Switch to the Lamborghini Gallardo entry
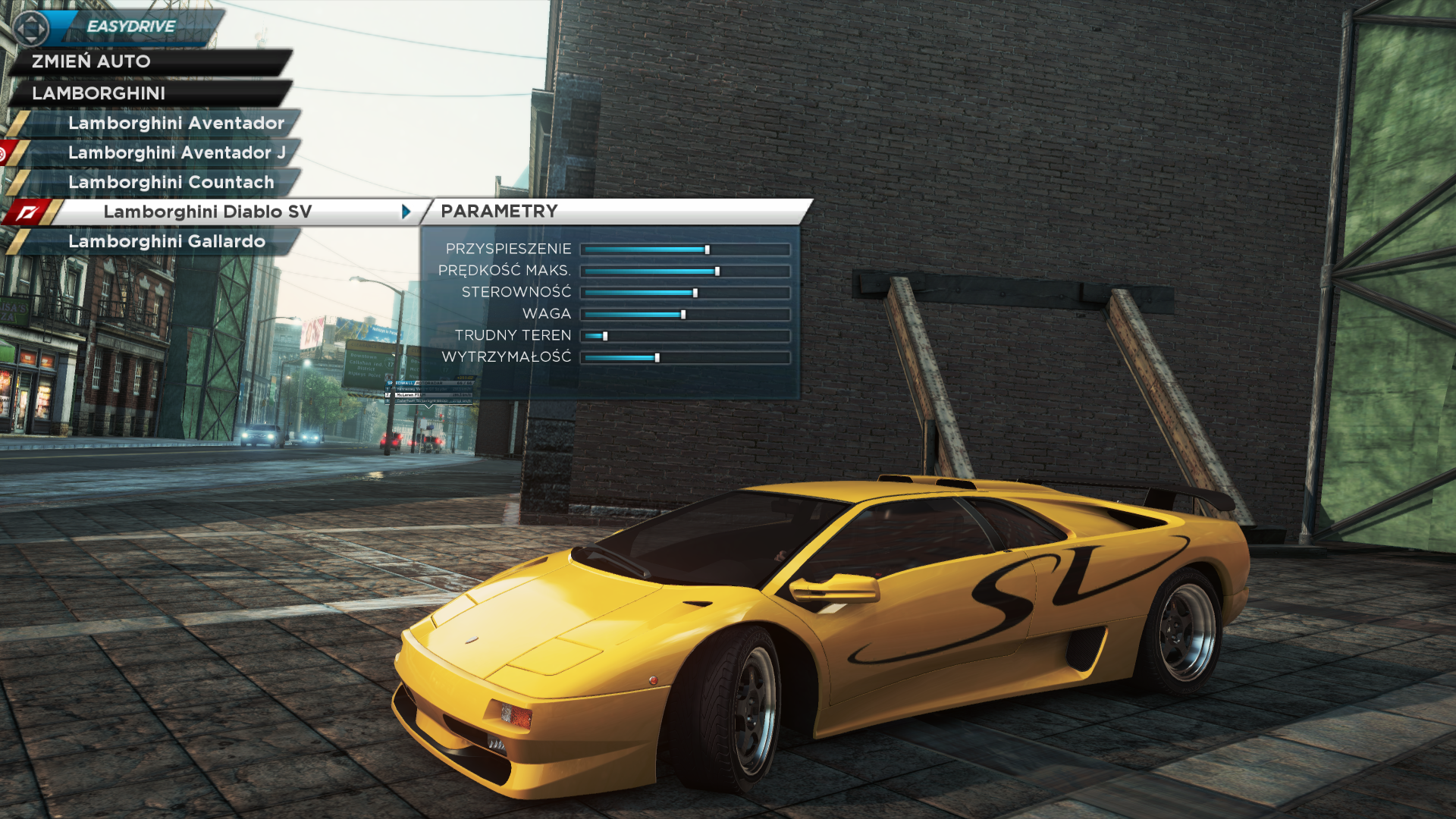Image resolution: width=1456 pixels, height=819 pixels. [167, 241]
